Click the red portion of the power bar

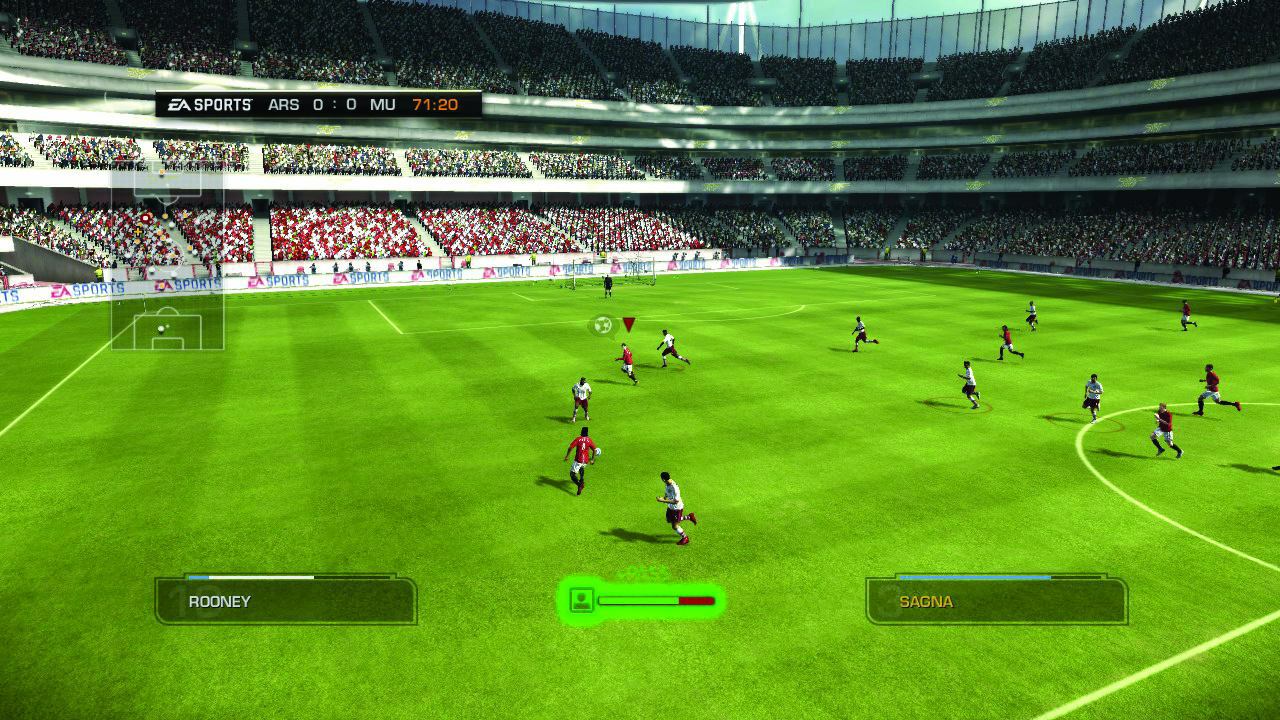pyautogui.click(x=695, y=600)
